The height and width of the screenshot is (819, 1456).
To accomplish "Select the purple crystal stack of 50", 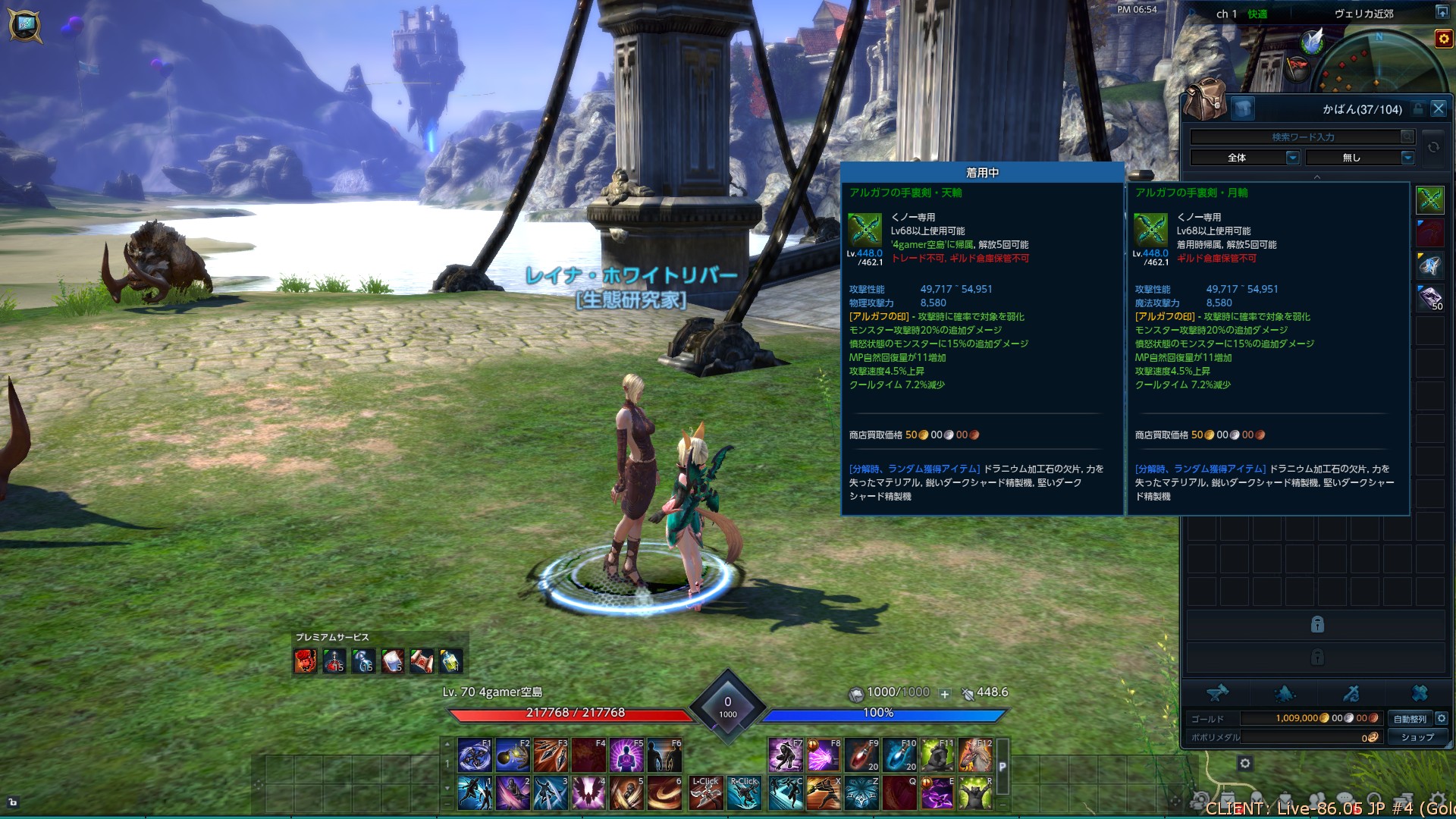I will [x=1430, y=298].
